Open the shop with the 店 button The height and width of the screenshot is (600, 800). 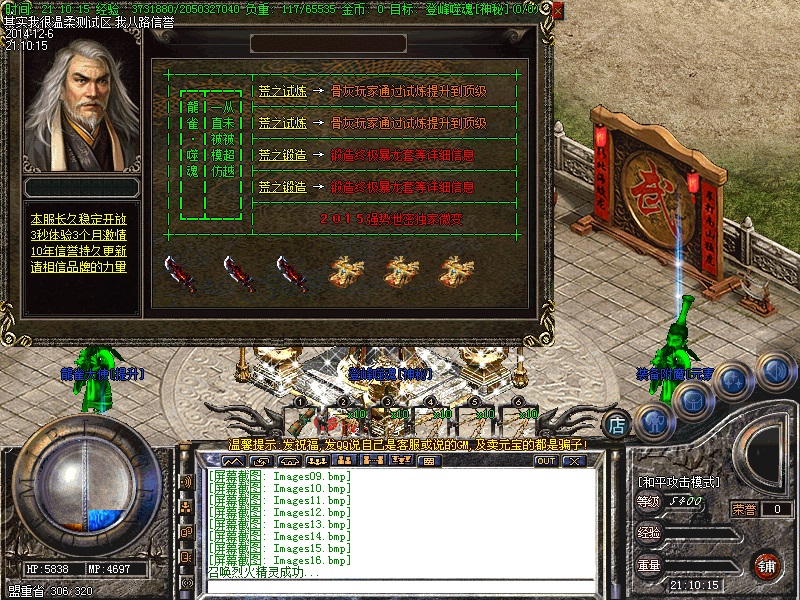[x=618, y=424]
